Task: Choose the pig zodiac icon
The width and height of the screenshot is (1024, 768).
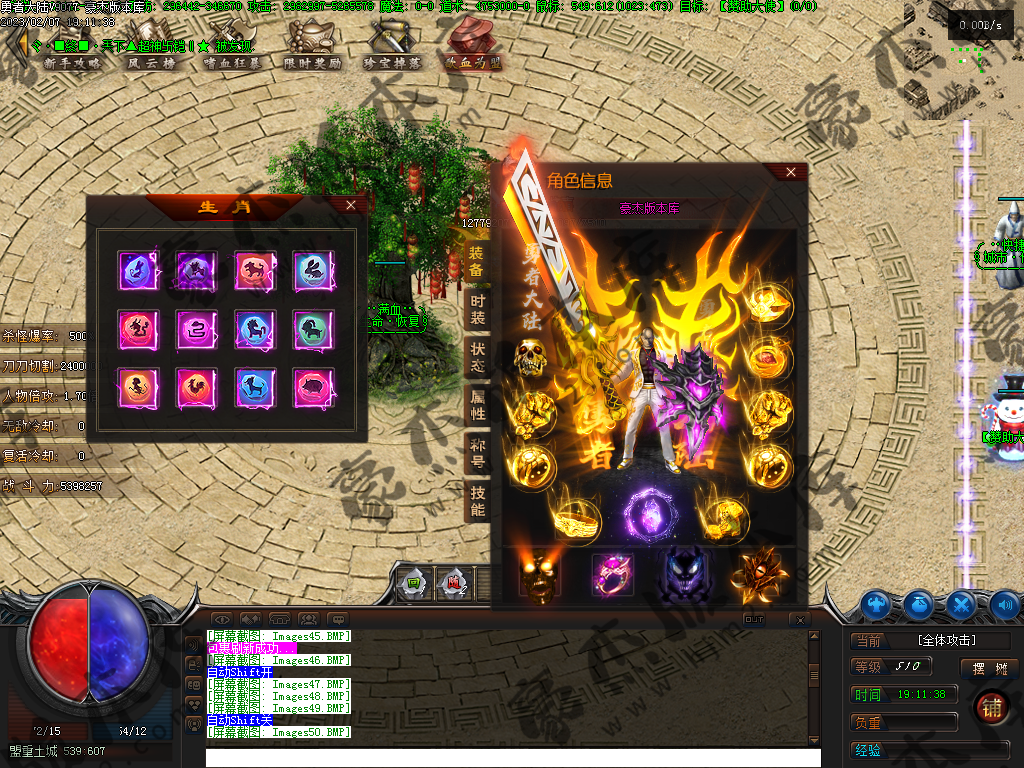Action: click(x=313, y=386)
